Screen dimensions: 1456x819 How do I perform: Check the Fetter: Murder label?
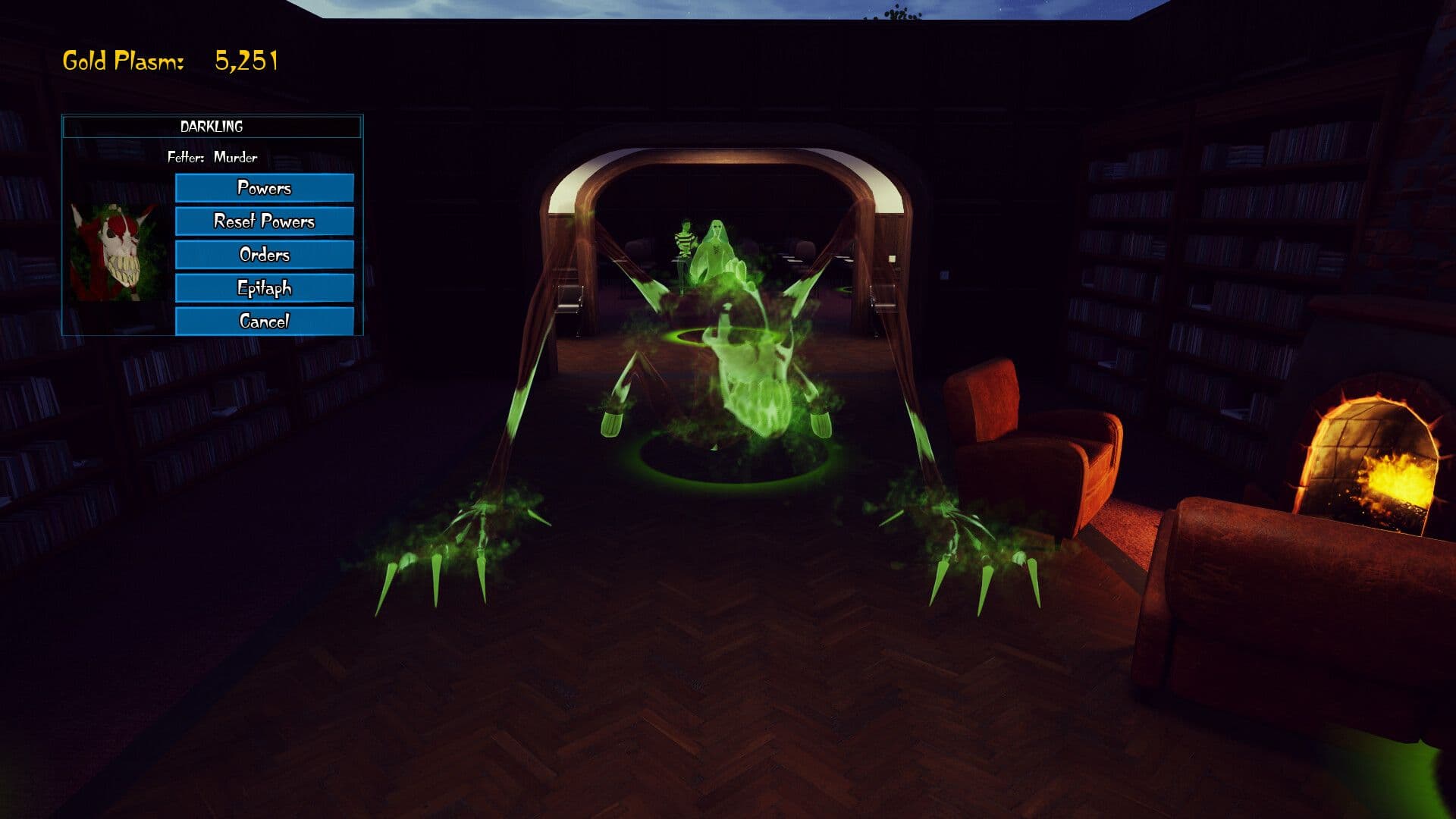pyautogui.click(x=212, y=158)
